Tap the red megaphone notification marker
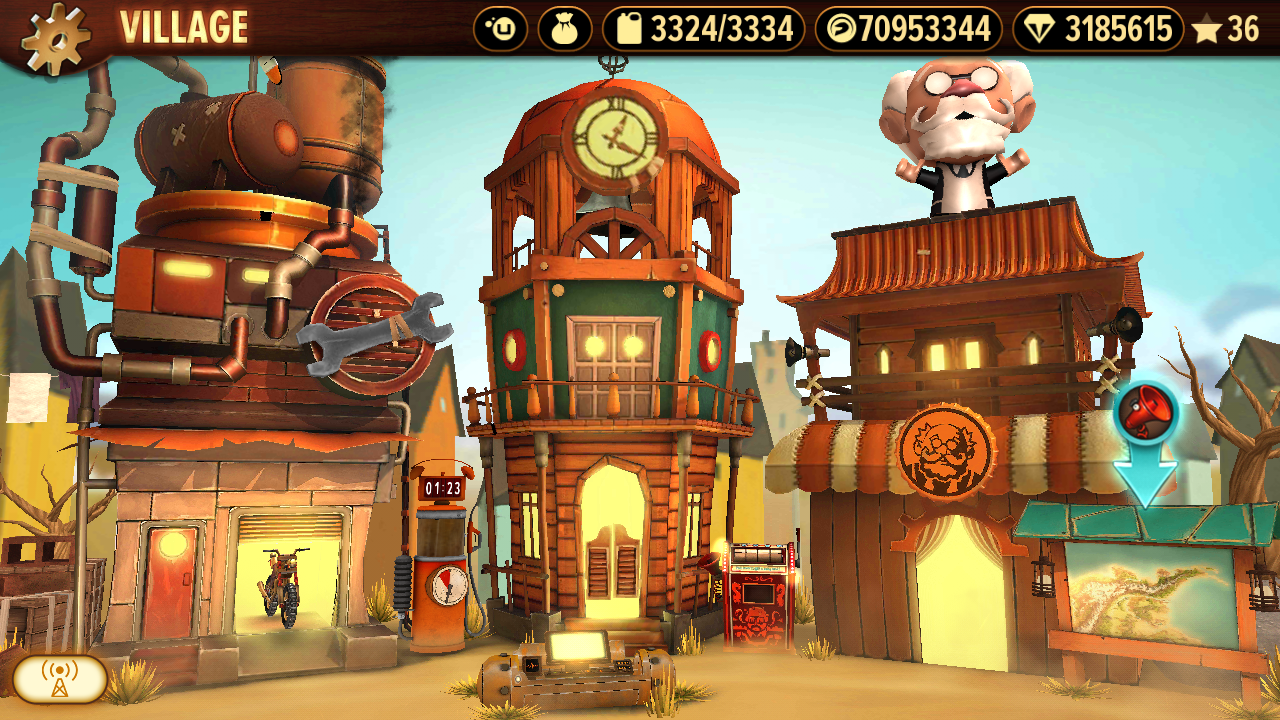Image resolution: width=1280 pixels, height=720 pixels. 1146,412
